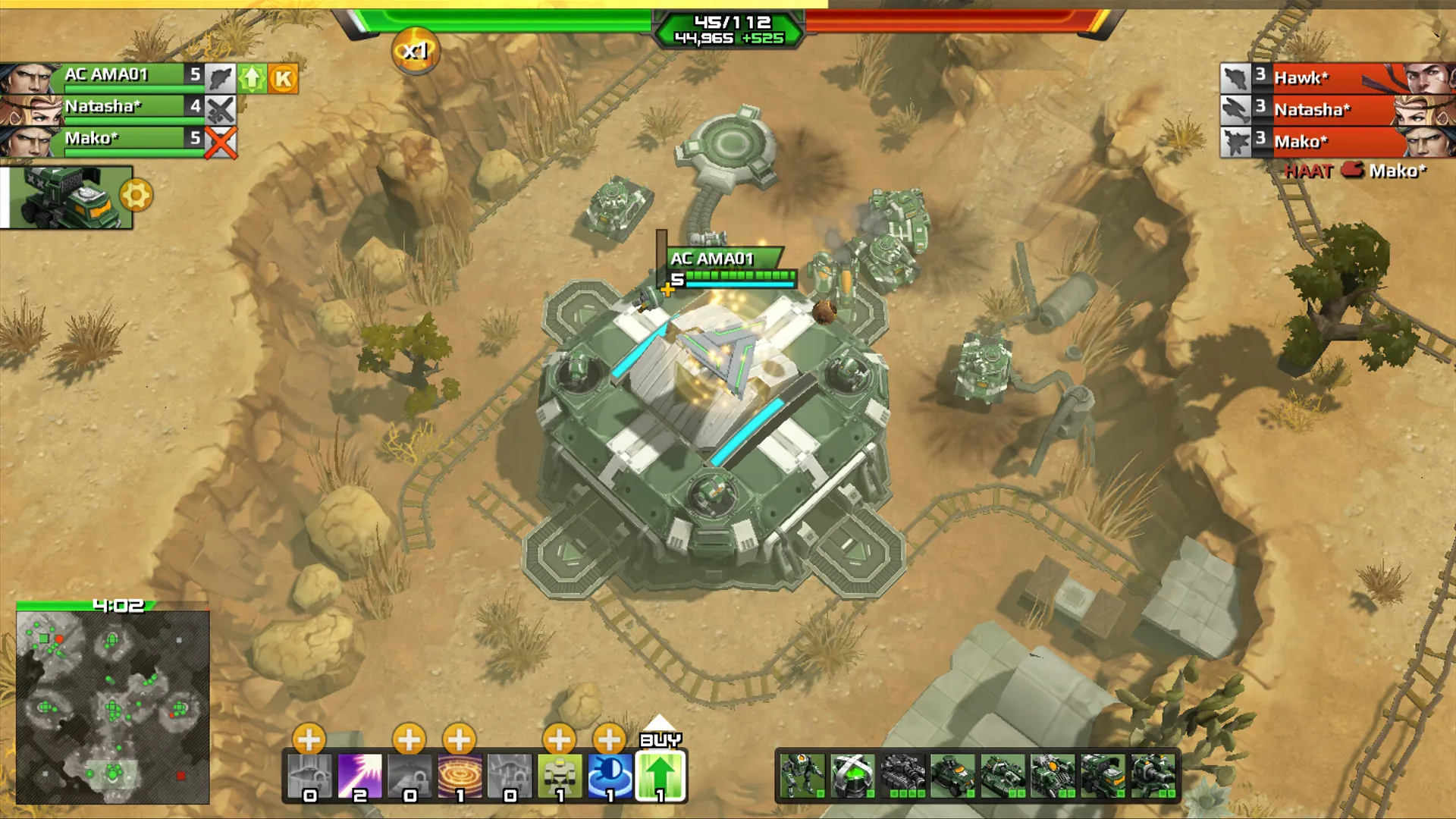The width and height of the screenshot is (1456, 819).
Task: Open the settings gear next to the unit portrait
Action: (135, 194)
